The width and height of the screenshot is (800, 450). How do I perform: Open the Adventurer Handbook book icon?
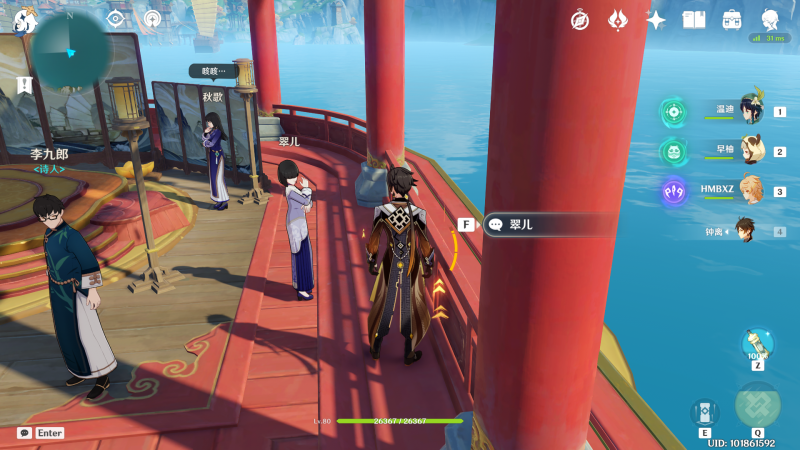tap(694, 20)
